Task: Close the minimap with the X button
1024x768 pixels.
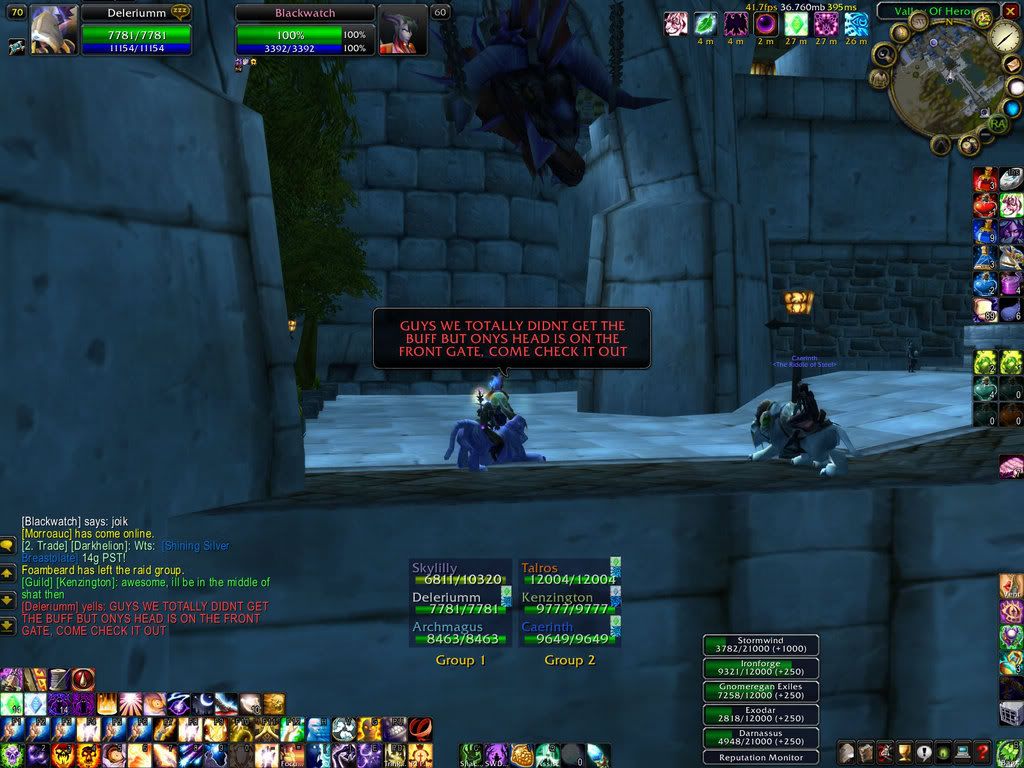Action: point(1010,14)
